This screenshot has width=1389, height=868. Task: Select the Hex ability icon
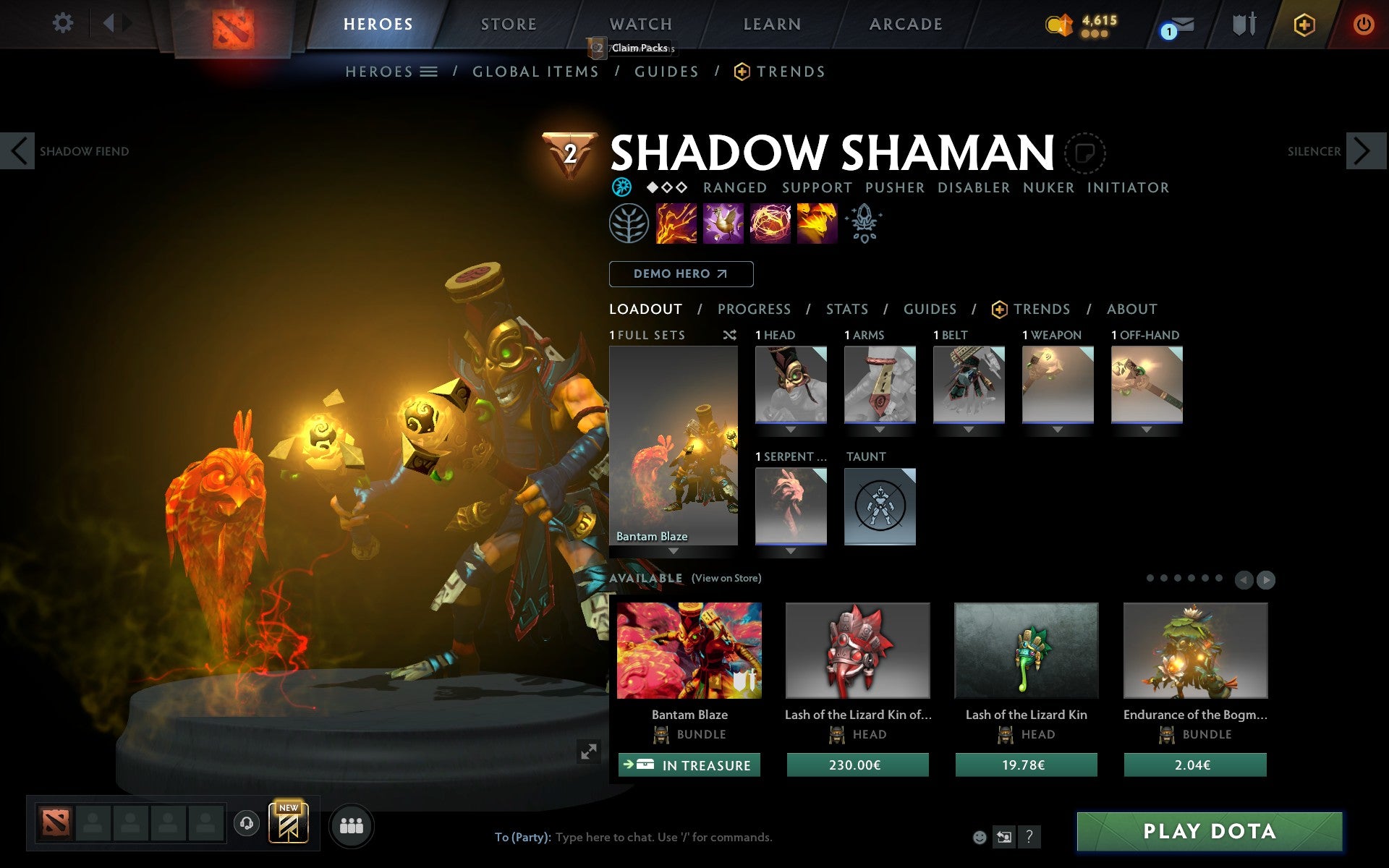(723, 224)
